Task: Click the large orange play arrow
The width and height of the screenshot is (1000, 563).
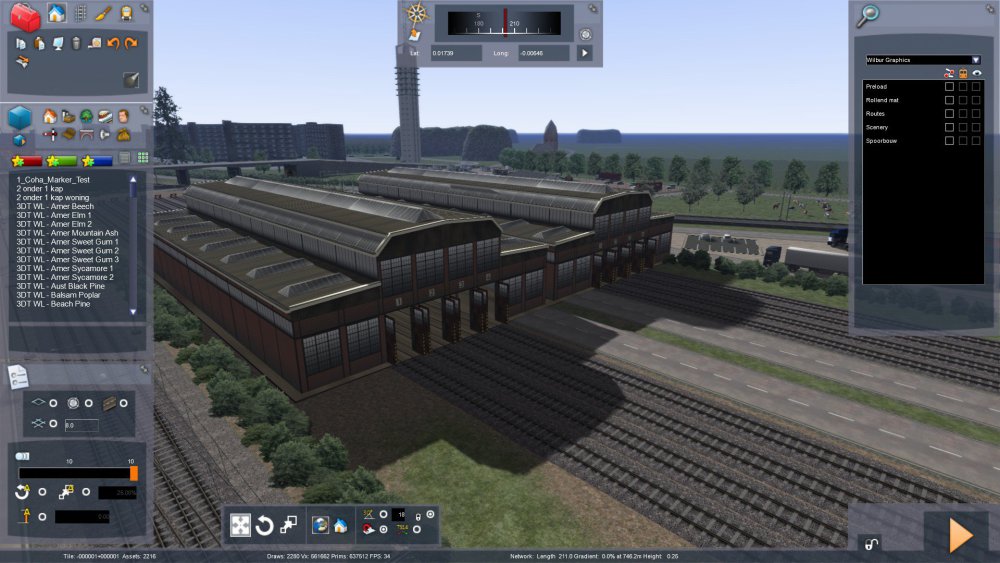Action: click(x=959, y=535)
